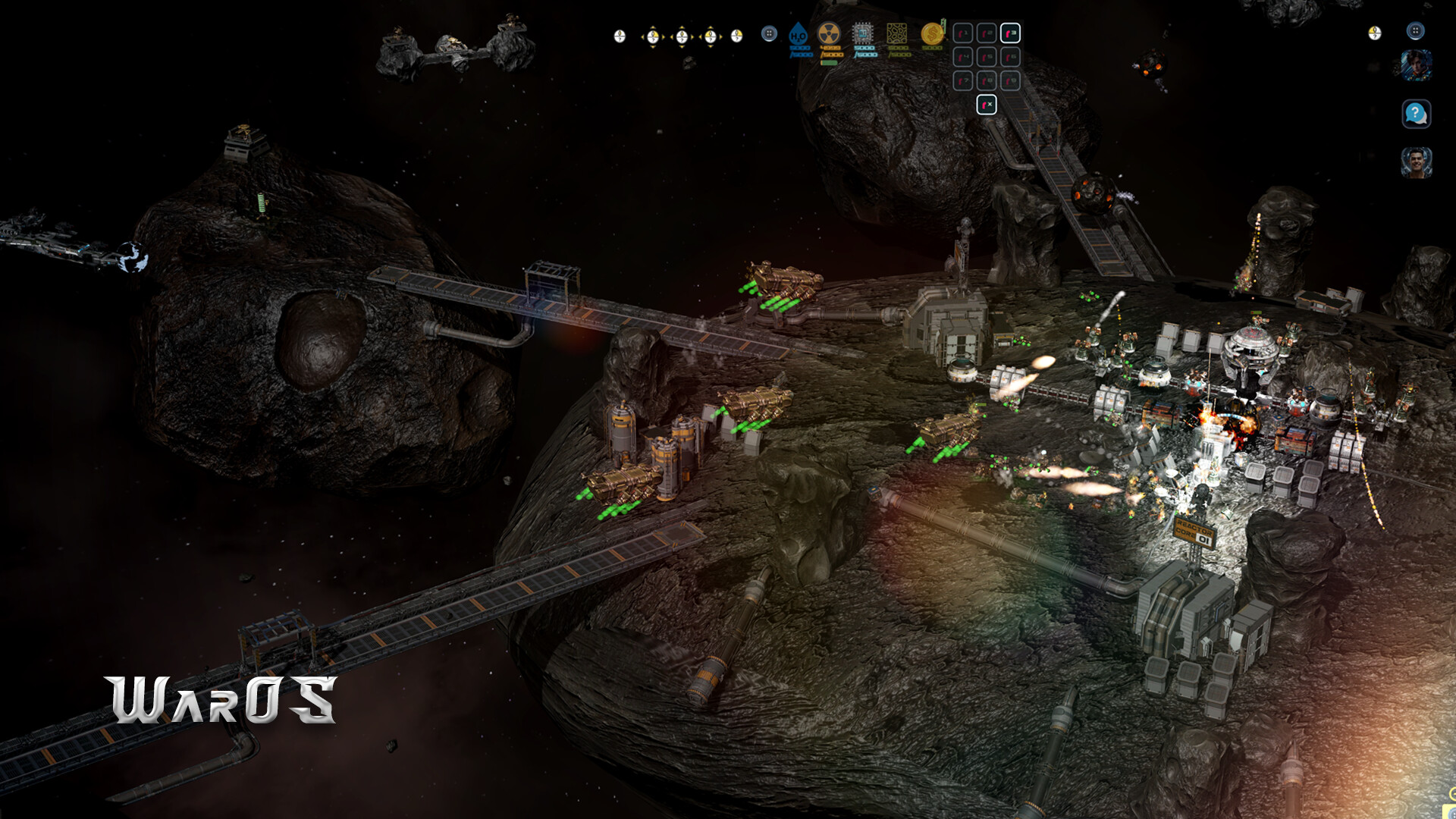The width and height of the screenshot is (1456, 819).
Task: Choose the highlighted control group 3
Action: click(x=1010, y=33)
